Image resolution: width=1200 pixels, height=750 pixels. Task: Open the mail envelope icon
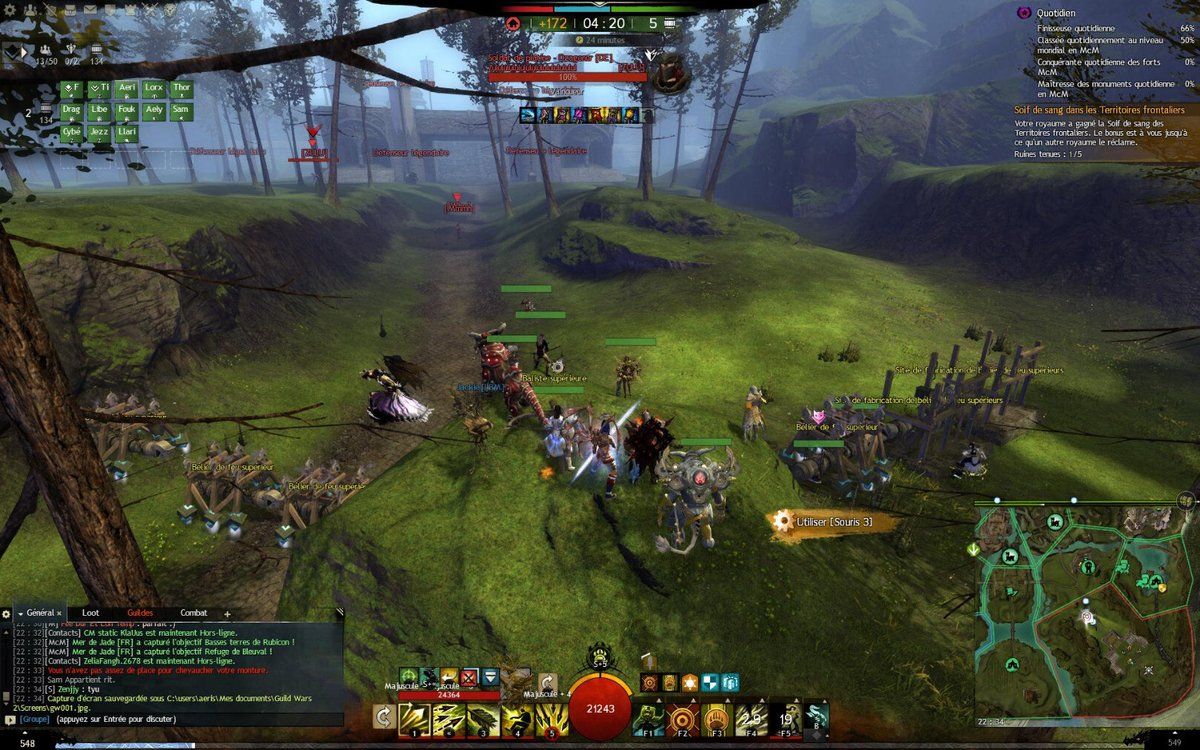pos(89,10)
